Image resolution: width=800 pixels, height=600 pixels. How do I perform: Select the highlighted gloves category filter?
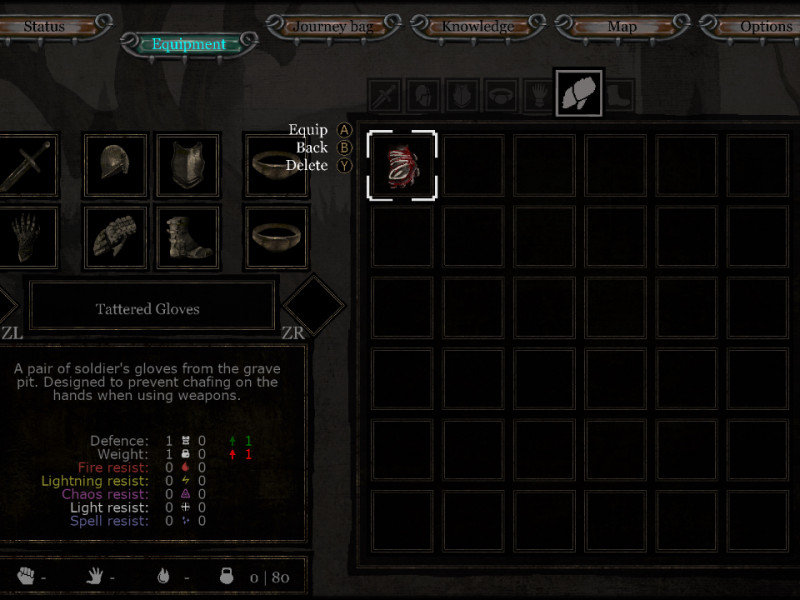coord(579,92)
